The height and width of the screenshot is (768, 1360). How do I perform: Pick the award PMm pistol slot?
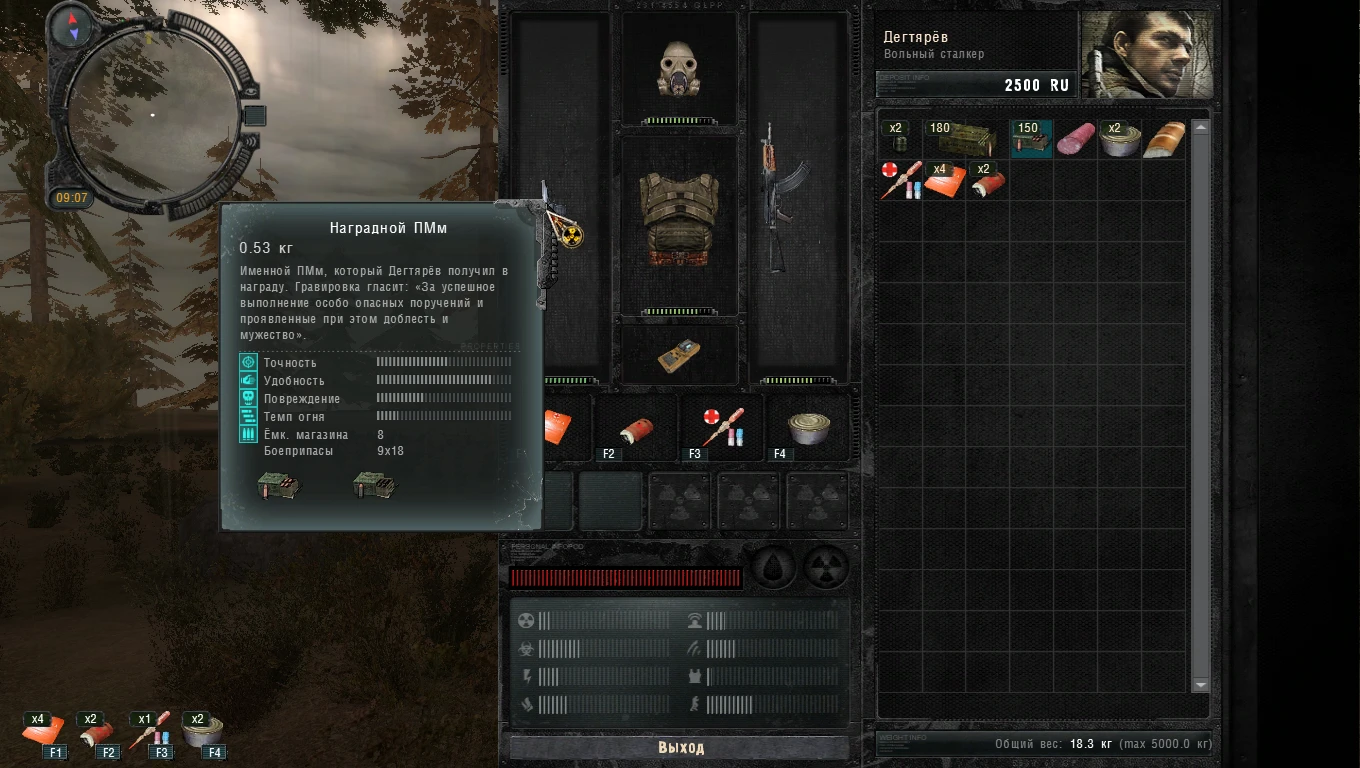pyautogui.click(x=554, y=245)
